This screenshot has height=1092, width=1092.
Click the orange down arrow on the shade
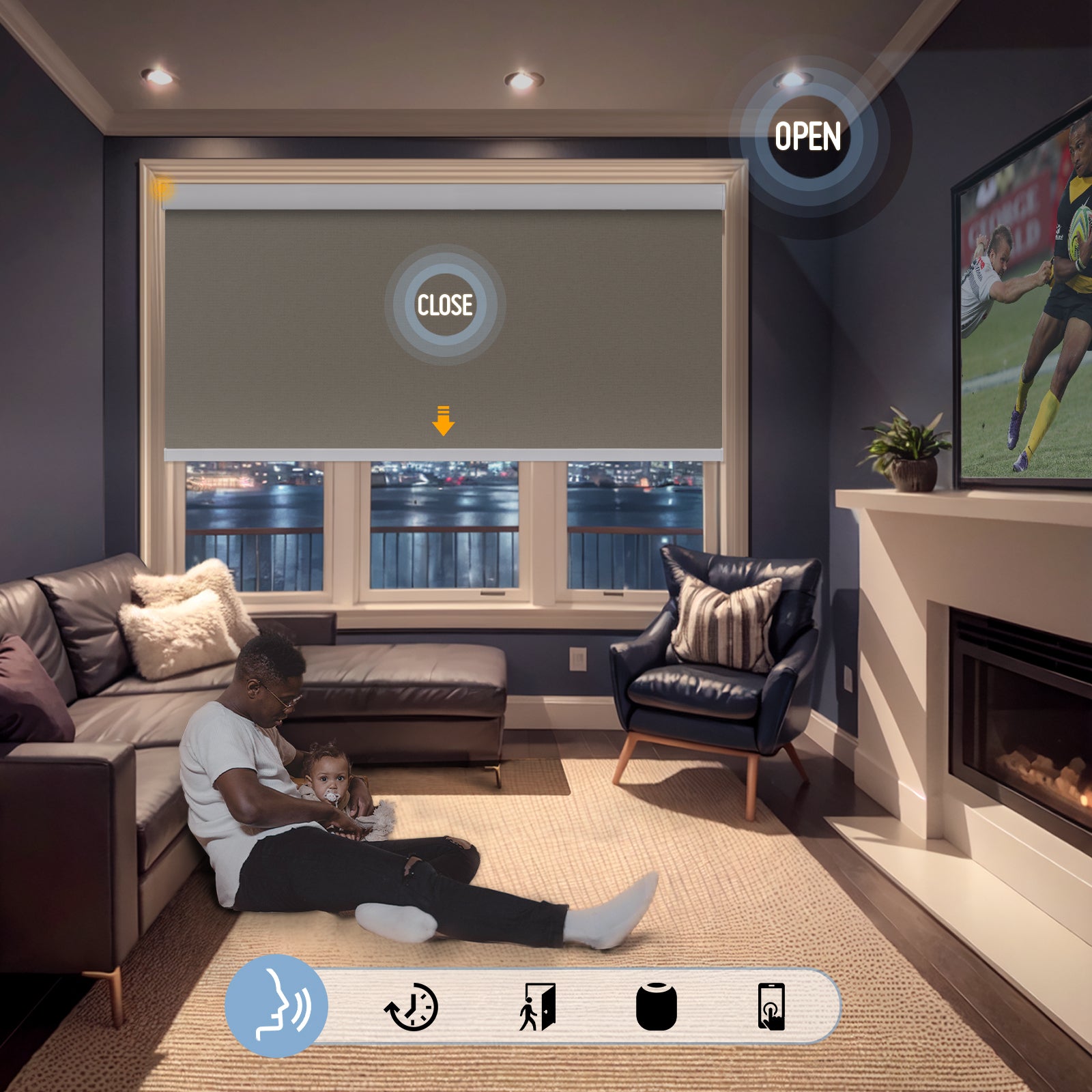[x=444, y=420]
